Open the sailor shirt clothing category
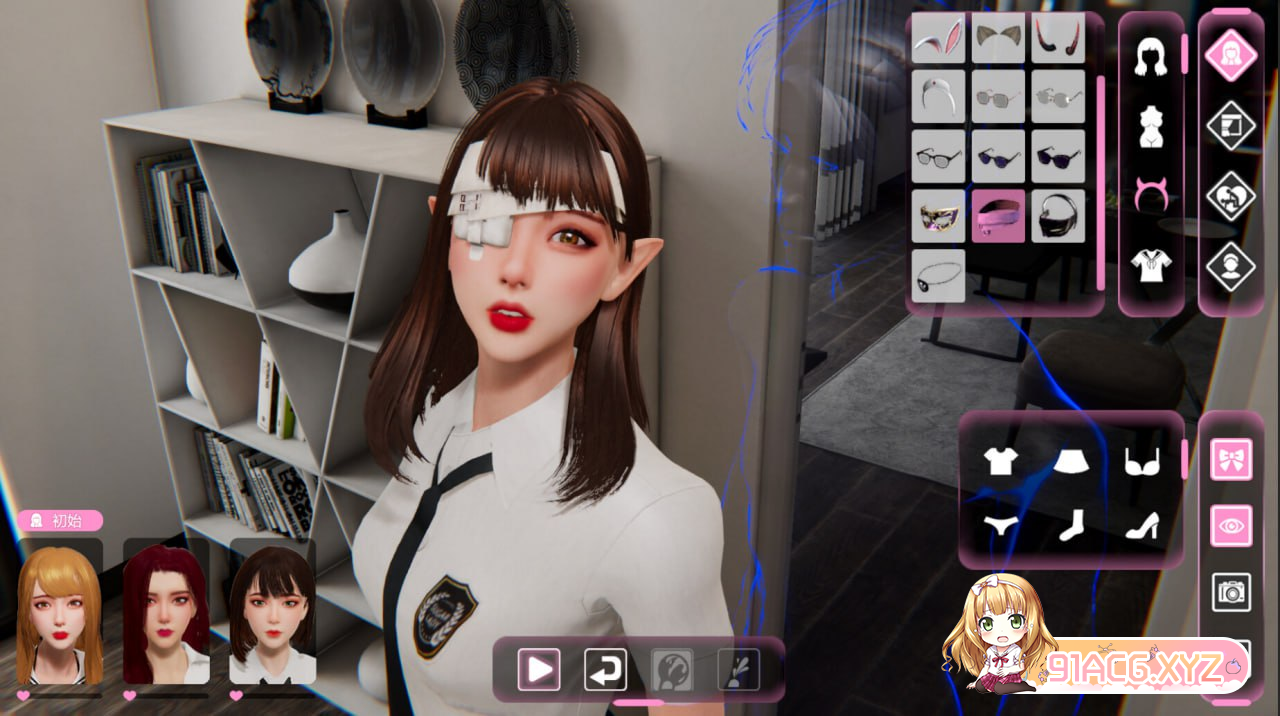Image resolution: width=1280 pixels, height=716 pixels. tap(1151, 265)
